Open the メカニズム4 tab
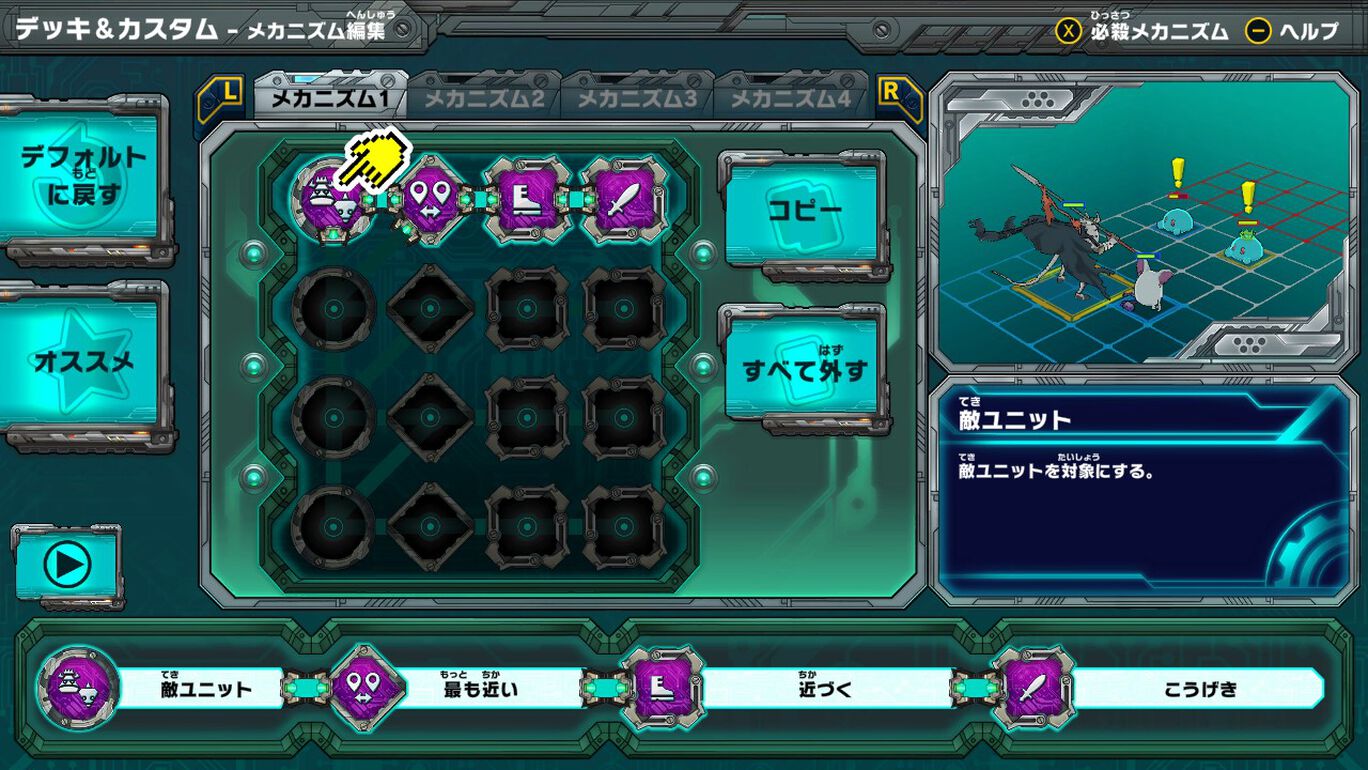The height and width of the screenshot is (770, 1368). (789, 99)
